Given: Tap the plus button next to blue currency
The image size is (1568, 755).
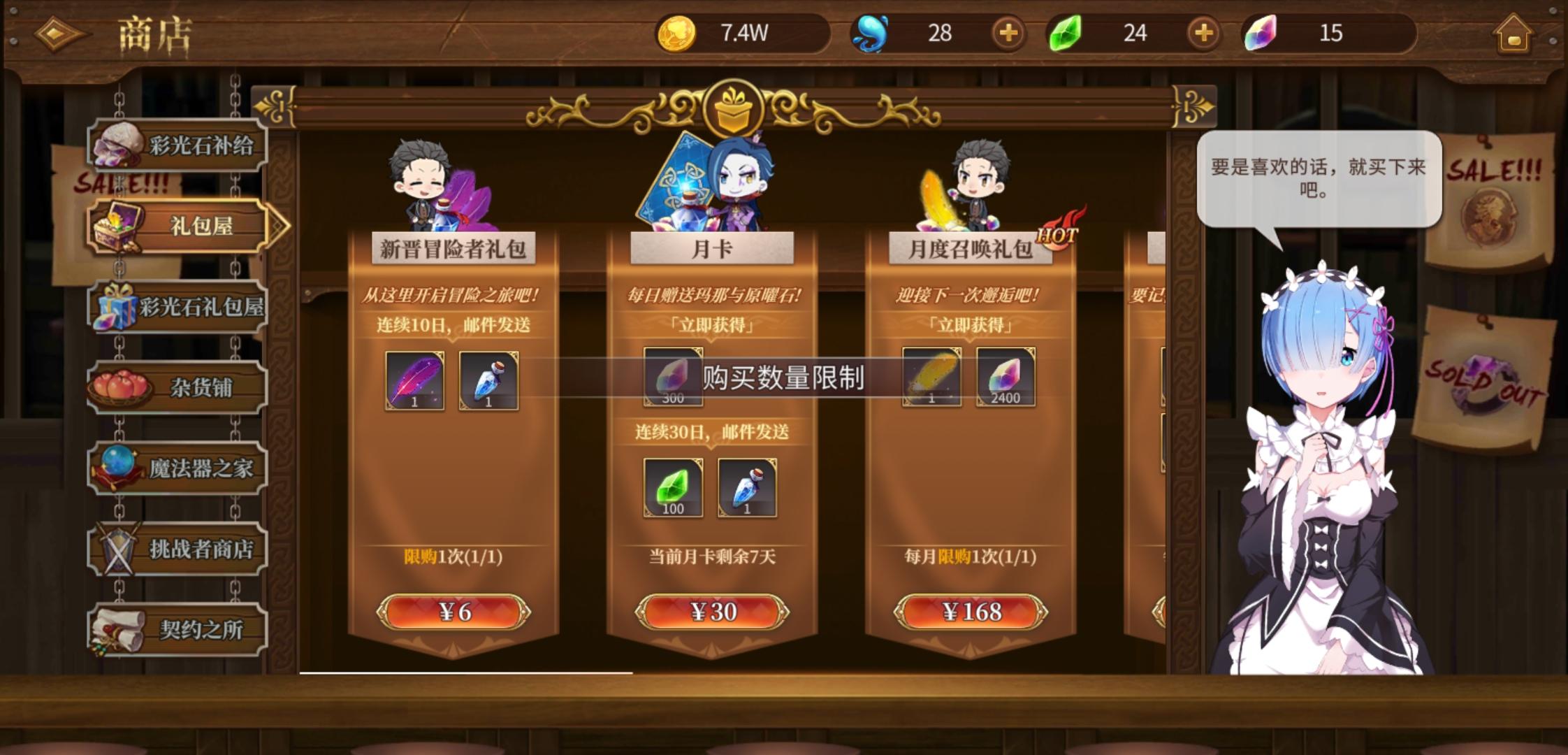Looking at the screenshot, I should tap(1007, 33).
